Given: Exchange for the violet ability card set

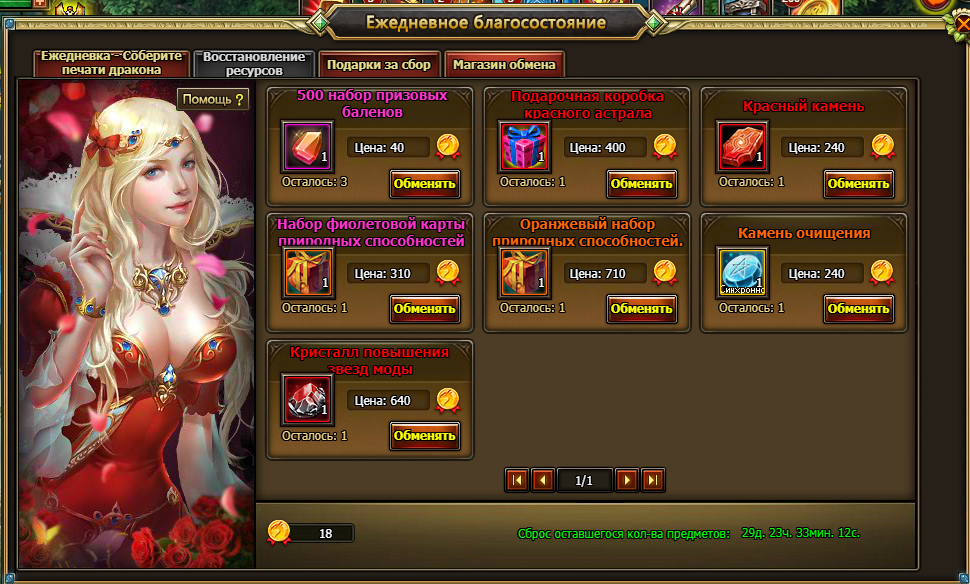Looking at the screenshot, I should 425,309.
